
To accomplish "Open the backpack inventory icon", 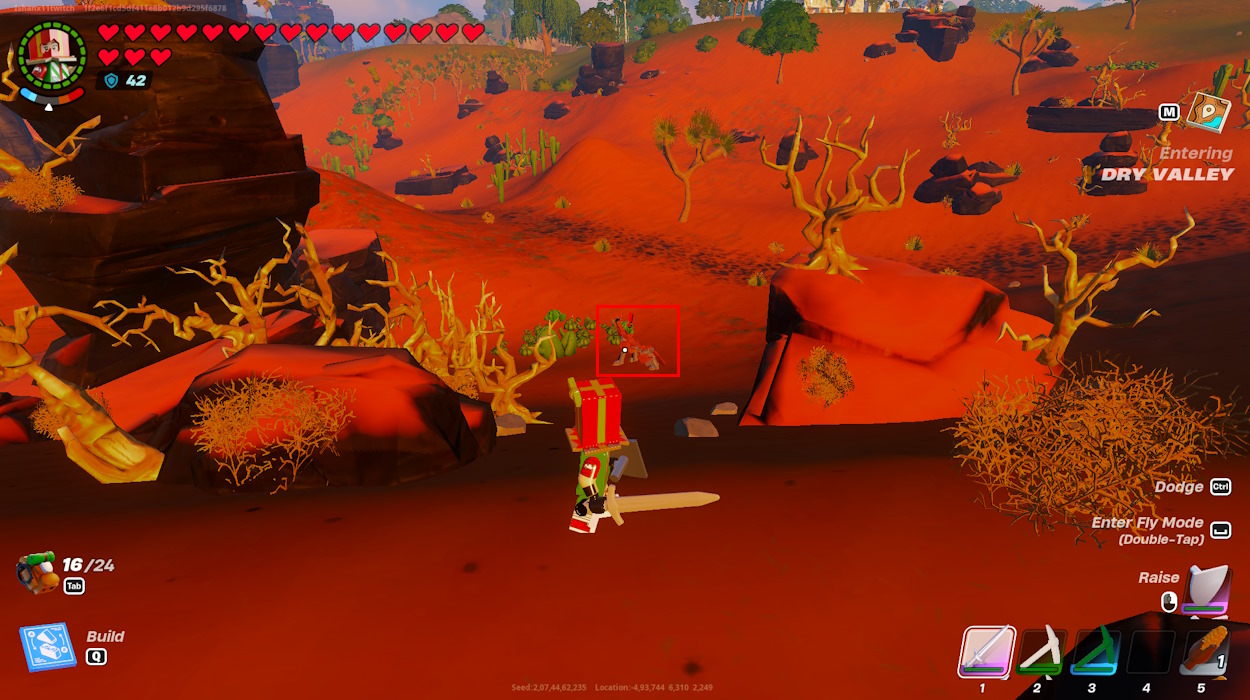I will (37, 573).
